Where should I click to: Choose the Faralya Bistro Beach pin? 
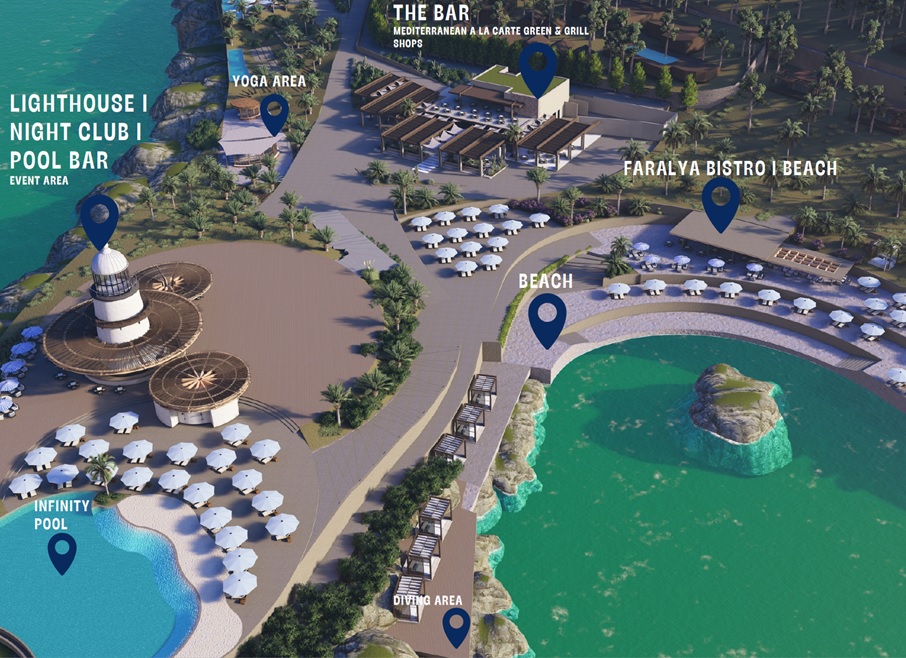(x=720, y=200)
